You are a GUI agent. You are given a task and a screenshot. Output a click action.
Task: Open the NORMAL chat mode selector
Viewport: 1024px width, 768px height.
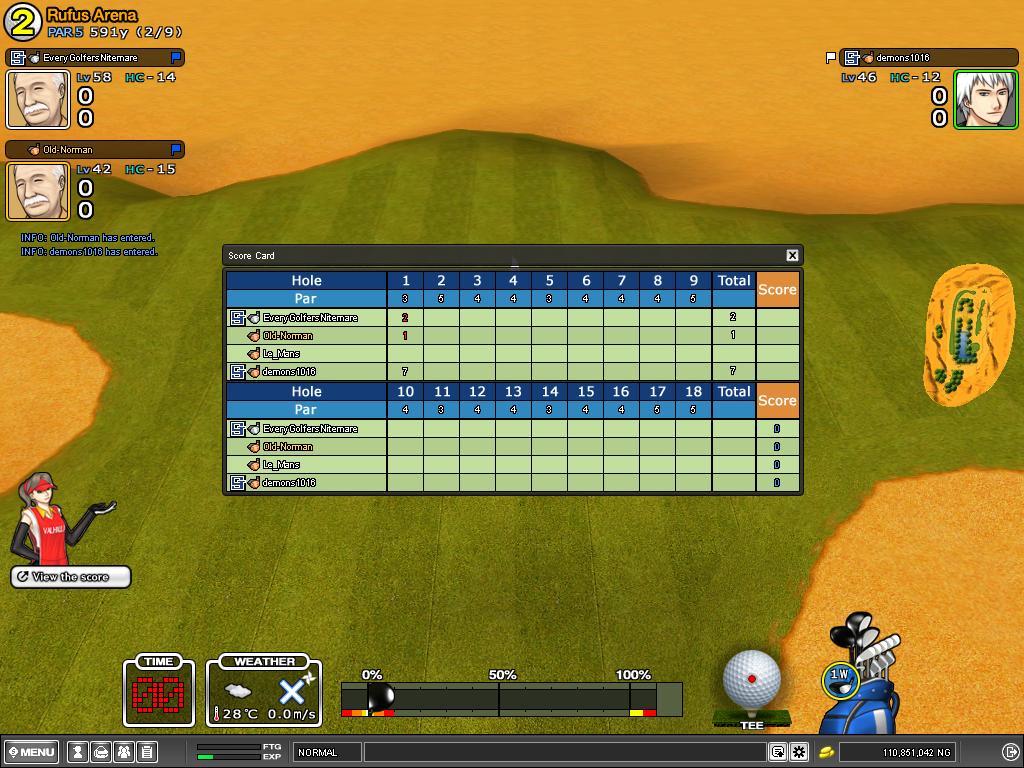pos(327,752)
